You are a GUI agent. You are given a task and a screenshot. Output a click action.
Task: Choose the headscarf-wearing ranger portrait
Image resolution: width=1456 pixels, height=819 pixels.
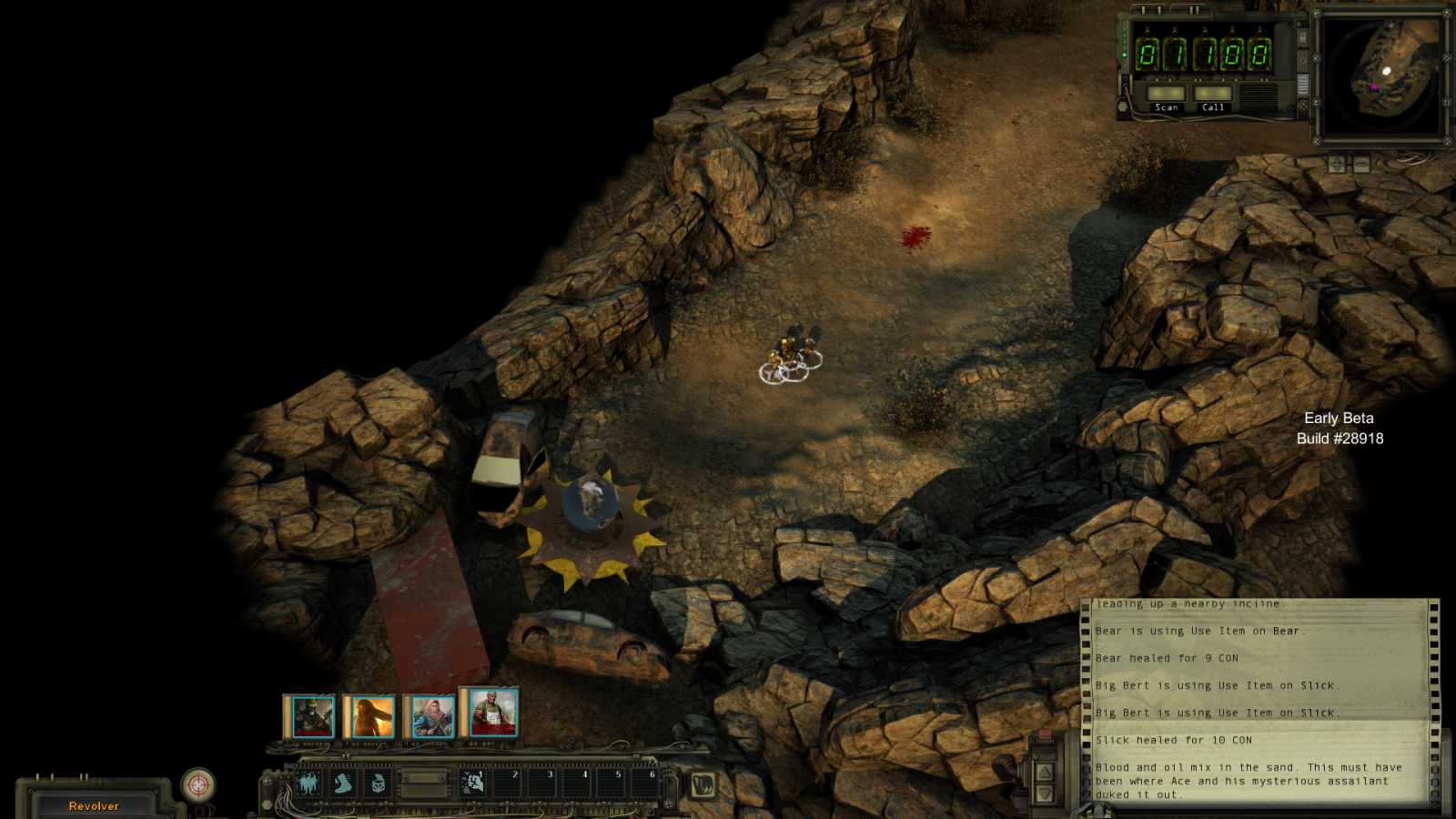pyautogui.click(x=431, y=717)
